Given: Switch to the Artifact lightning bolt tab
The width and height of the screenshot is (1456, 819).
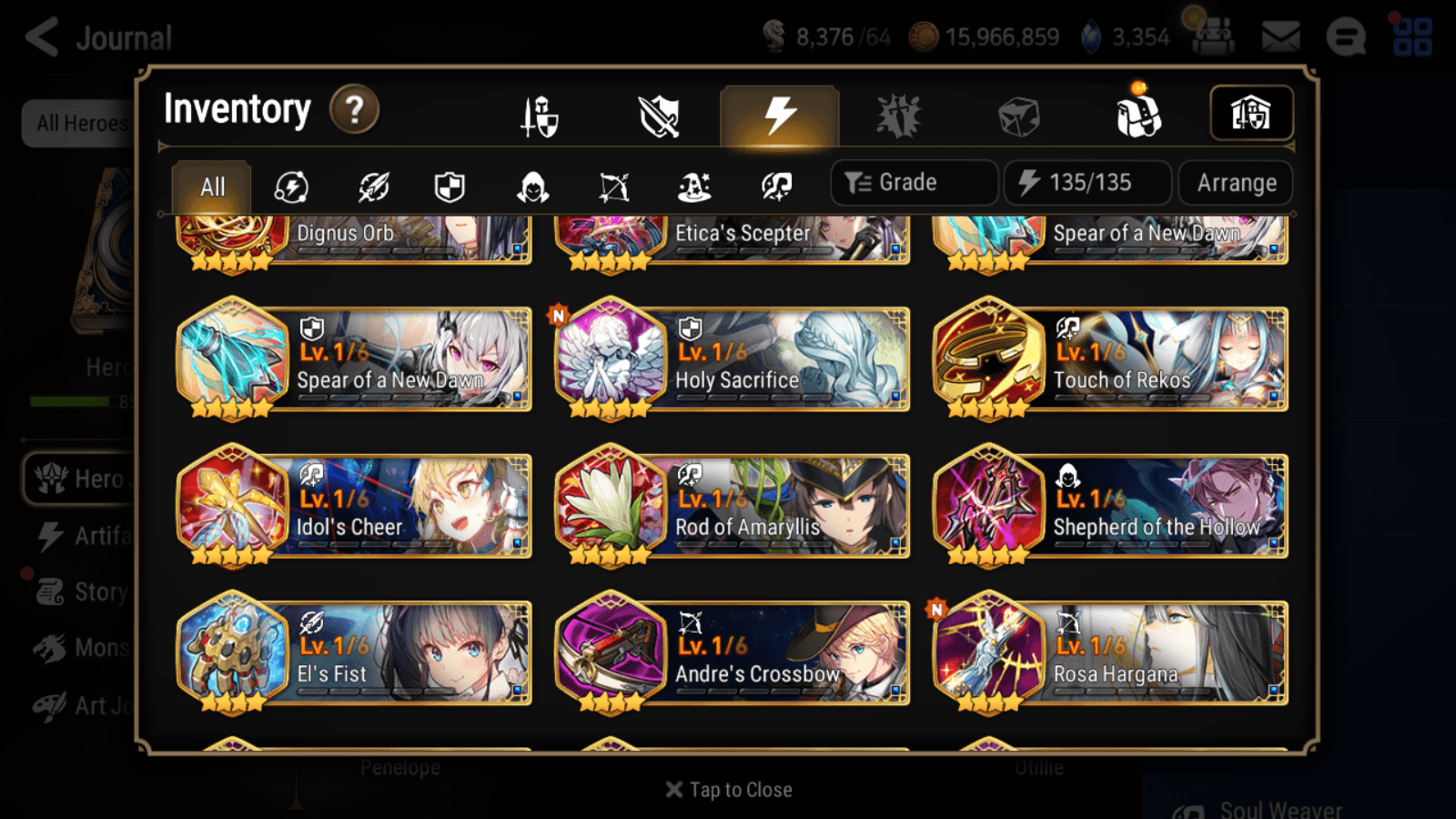Looking at the screenshot, I should coord(778,114).
